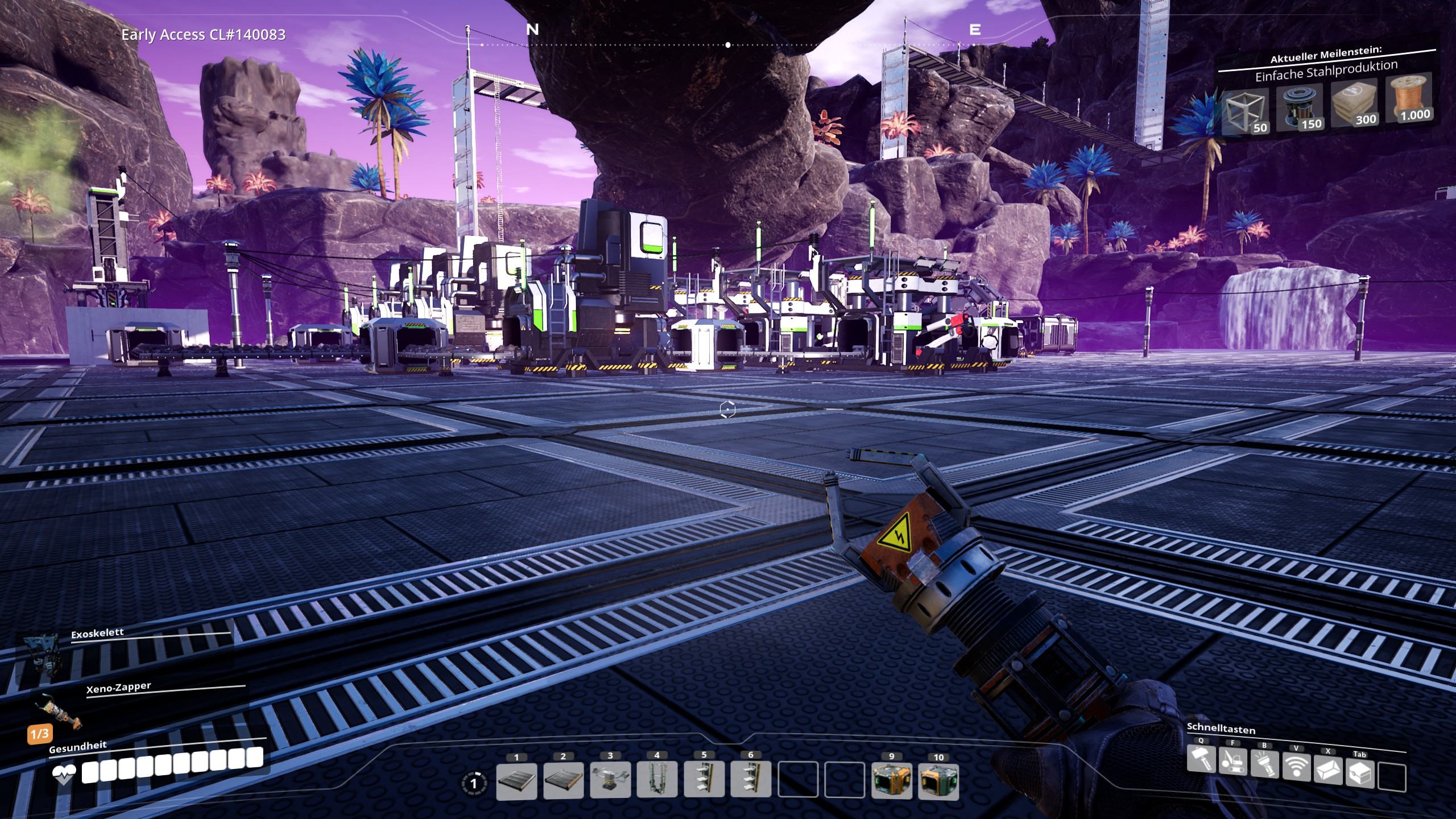This screenshot has height=819, width=1456.
Task: Choose the orange box buildable in slot 10
Action: pyautogui.click(x=938, y=781)
